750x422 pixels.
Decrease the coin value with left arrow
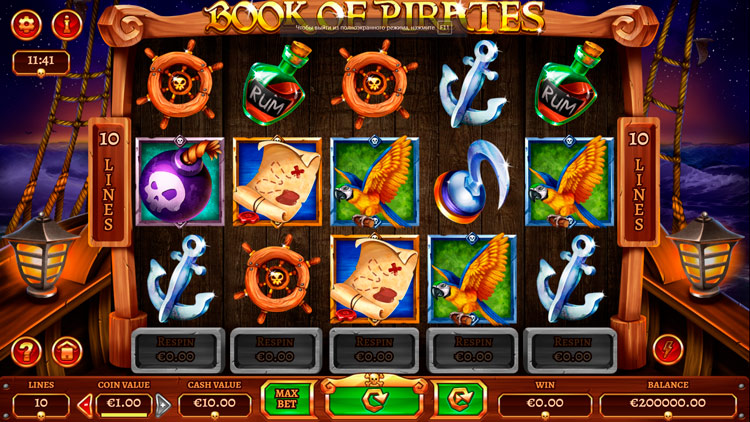[x=85, y=405]
